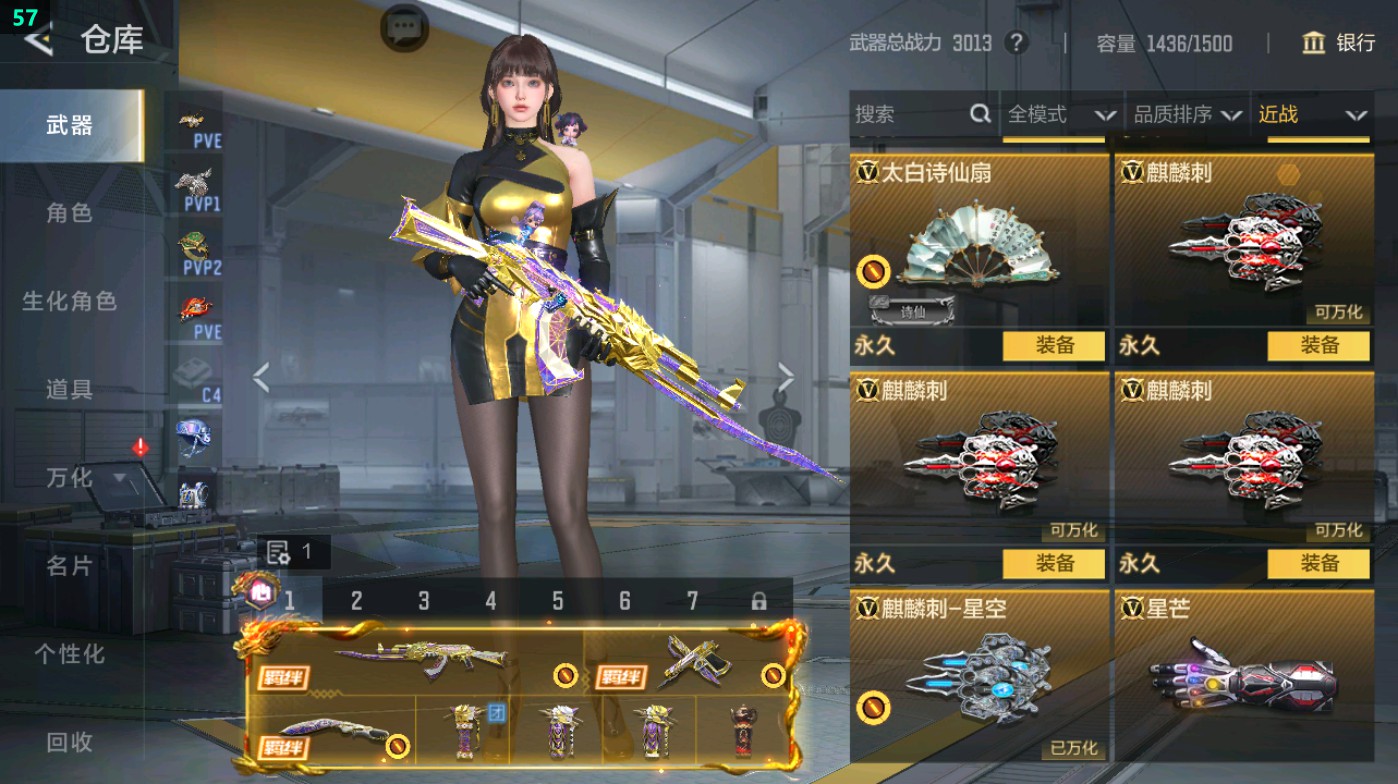Expand the 品质排序 sorting dropdown
This screenshot has width=1398, height=784.
coord(1185,115)
